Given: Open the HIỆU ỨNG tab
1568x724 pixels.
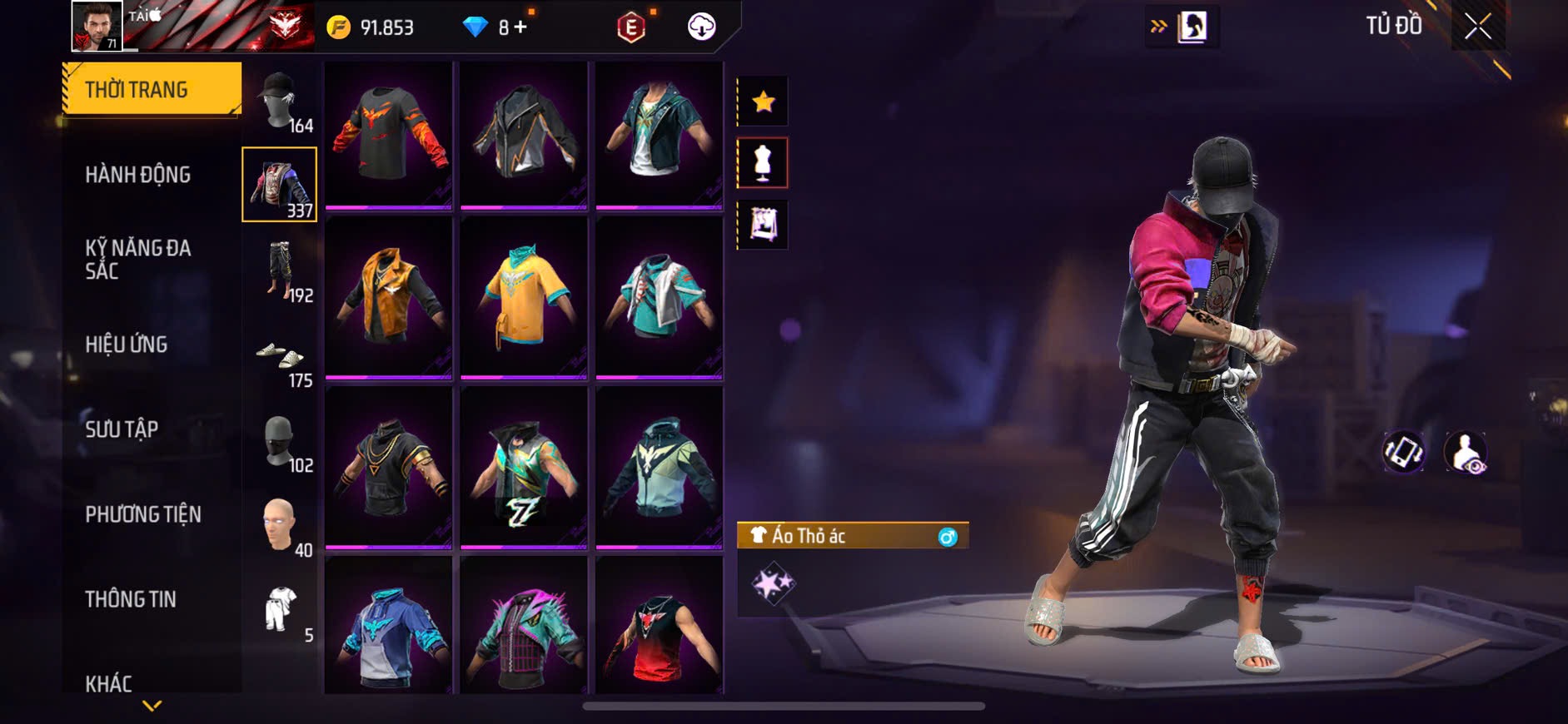Looking at the screenshot, I should point(127,345).
